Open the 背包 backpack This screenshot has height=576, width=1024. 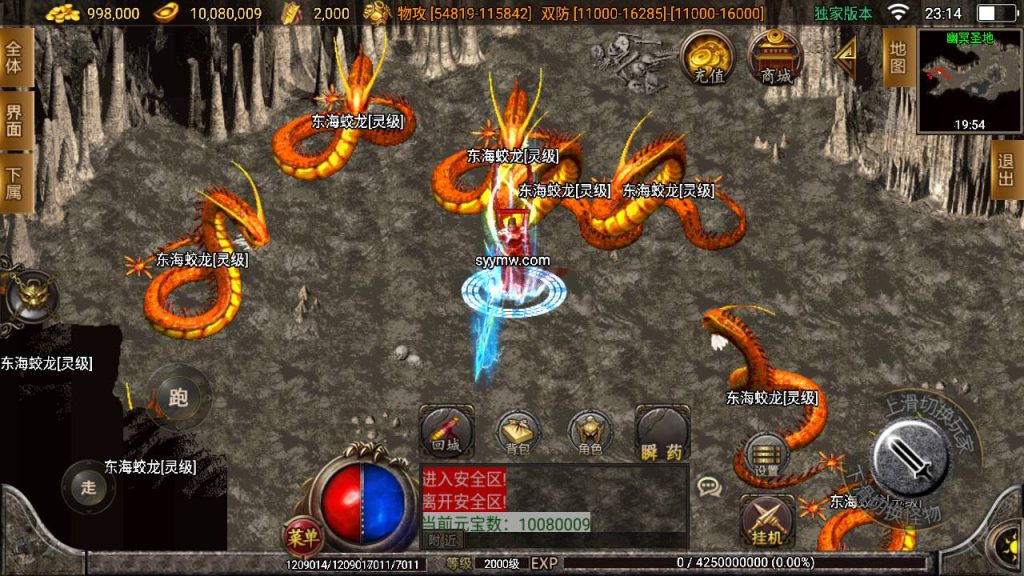coord(518,432)
